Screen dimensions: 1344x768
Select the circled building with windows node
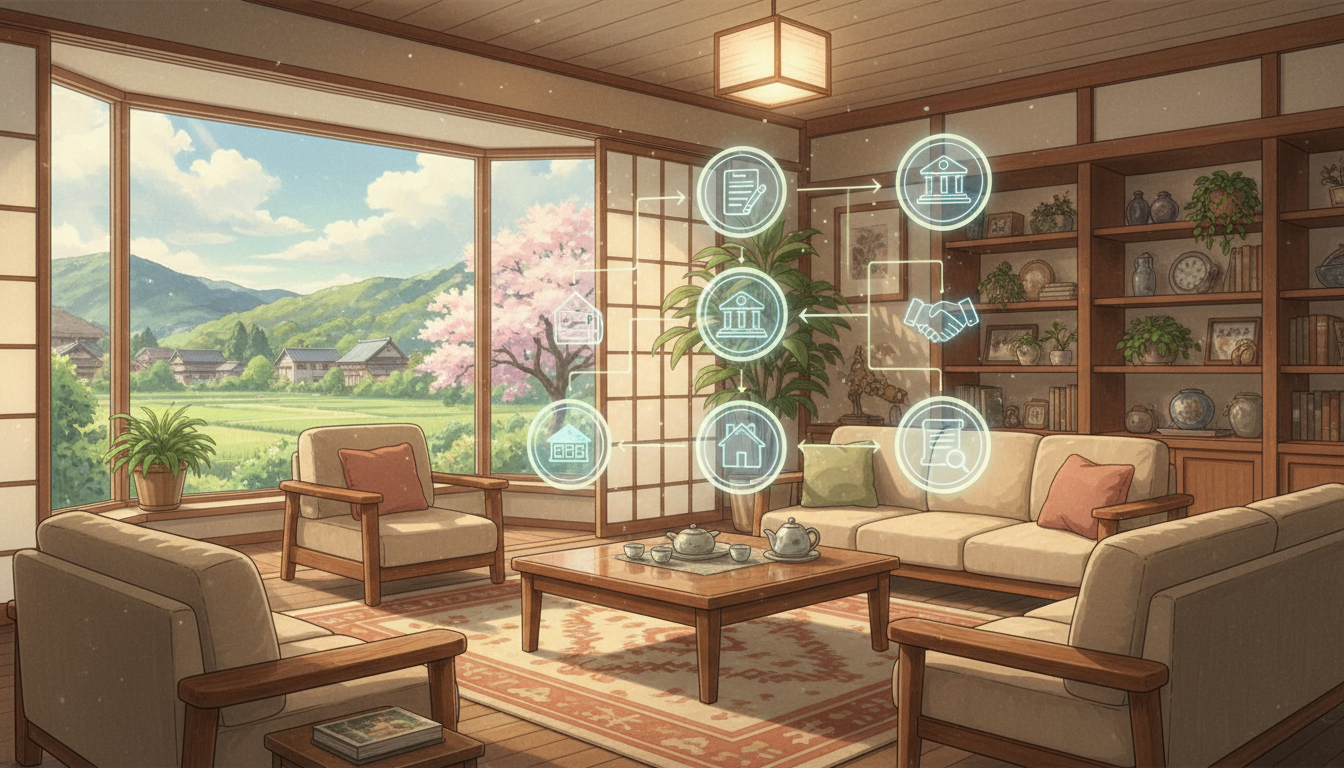coord(568,444)
